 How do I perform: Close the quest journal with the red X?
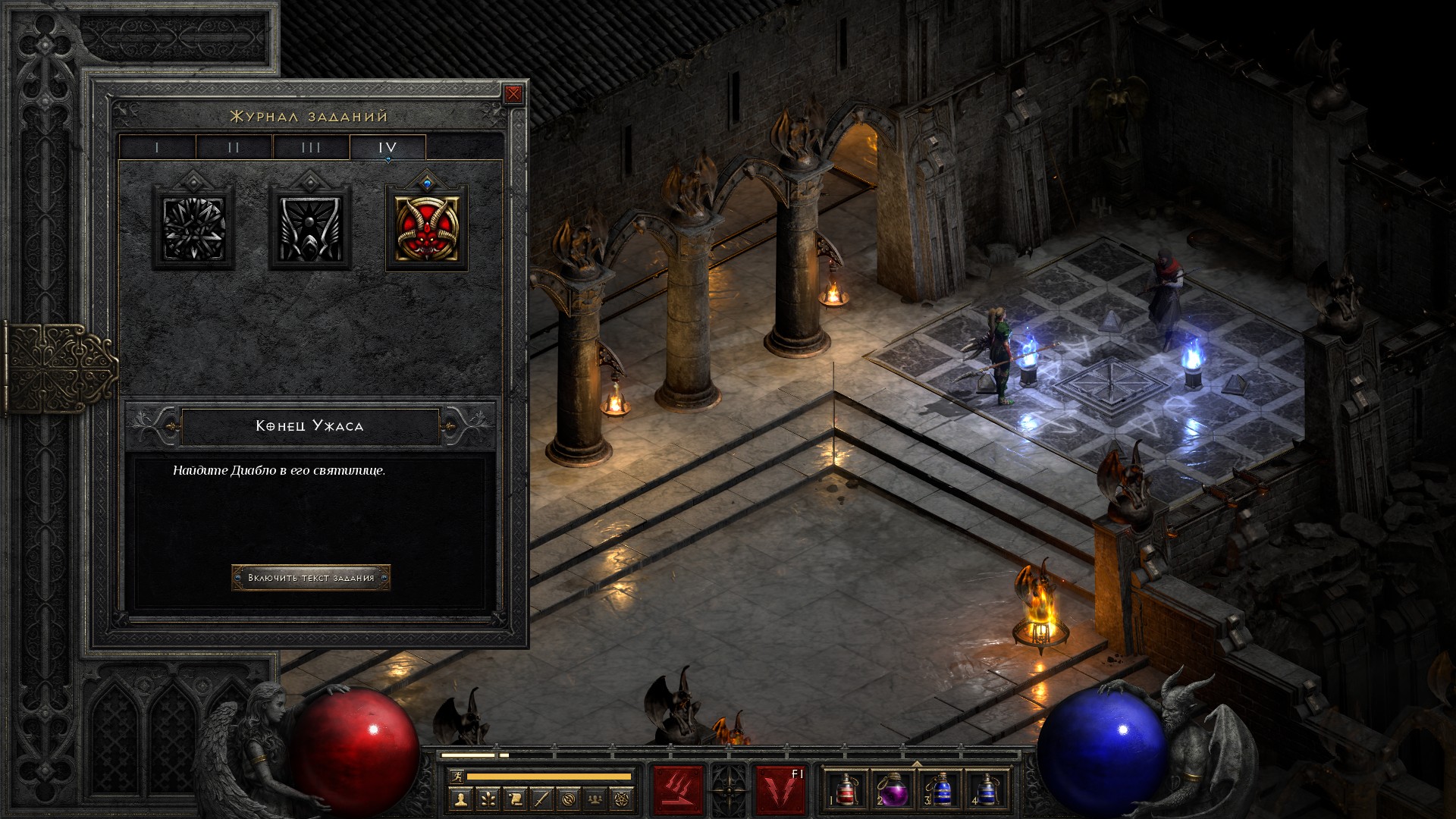[x=513, y=94]
